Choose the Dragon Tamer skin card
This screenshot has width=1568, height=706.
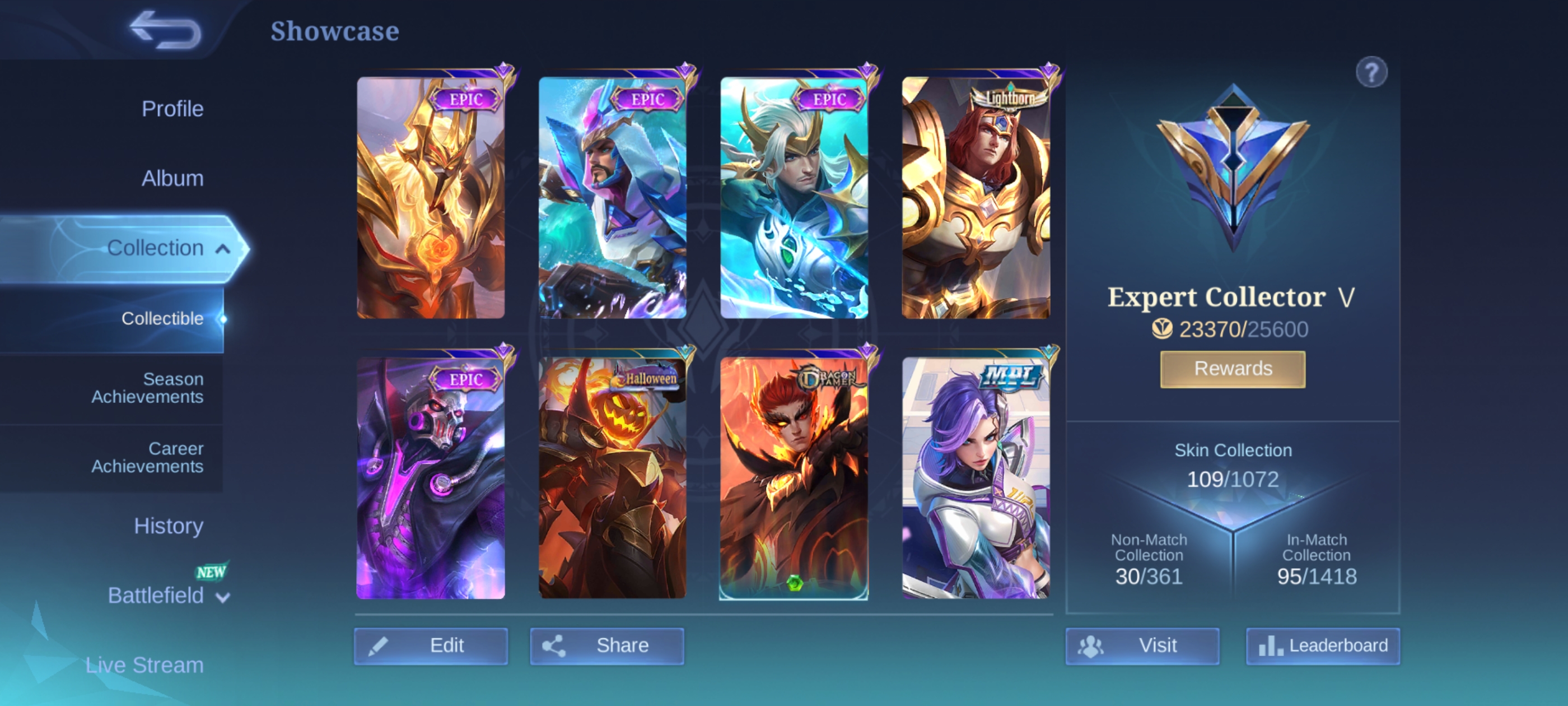794,478
